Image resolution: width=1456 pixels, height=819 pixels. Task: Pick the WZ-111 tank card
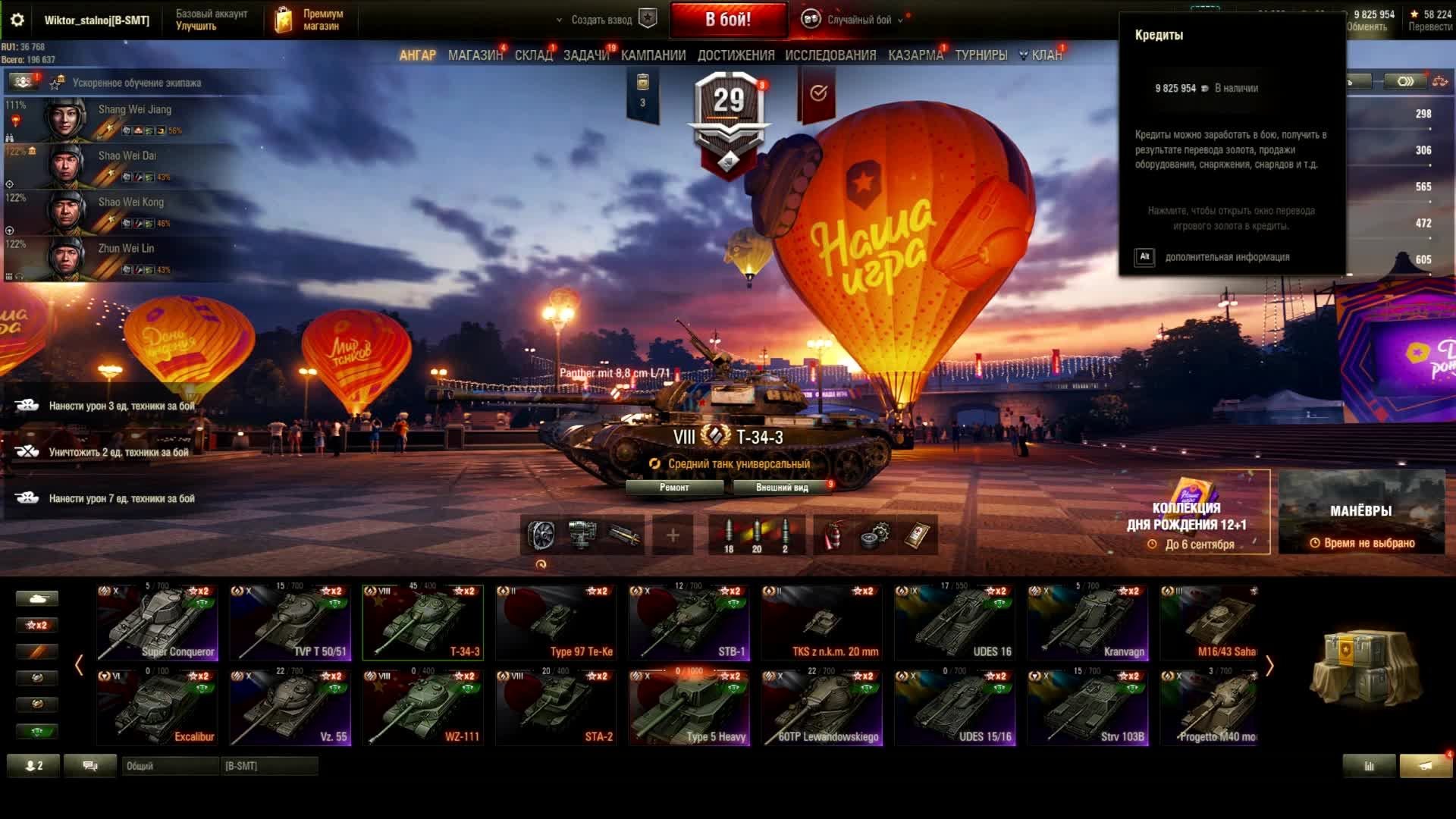coord(423,707)
